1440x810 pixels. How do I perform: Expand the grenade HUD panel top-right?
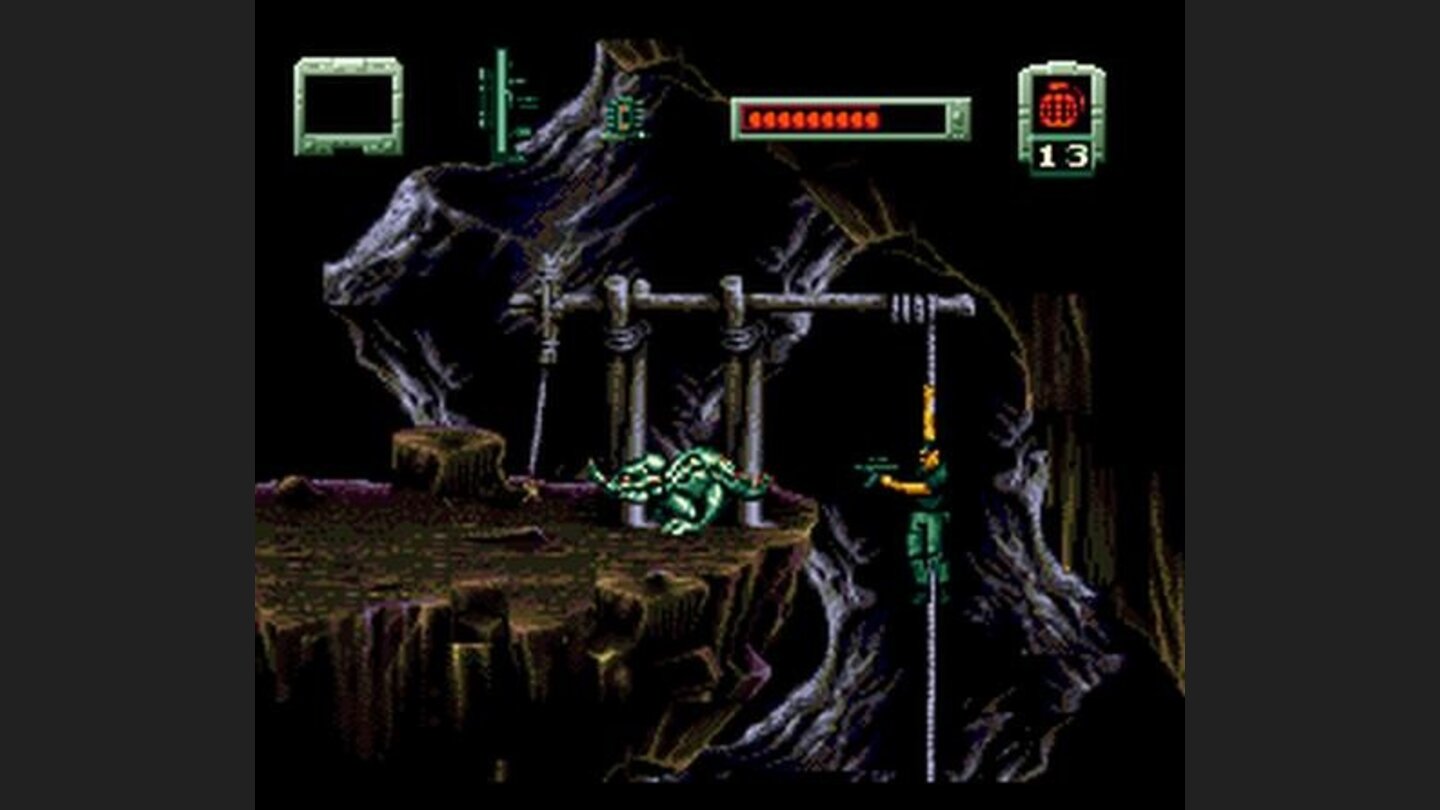point(1060,115)
